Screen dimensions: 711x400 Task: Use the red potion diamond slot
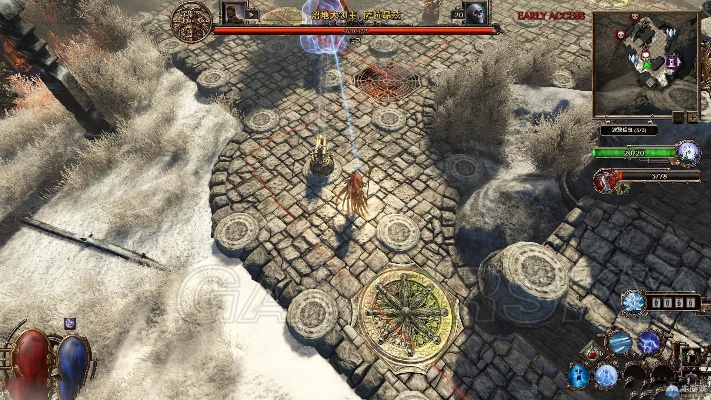pyautogui.click(x=593, y=353)
